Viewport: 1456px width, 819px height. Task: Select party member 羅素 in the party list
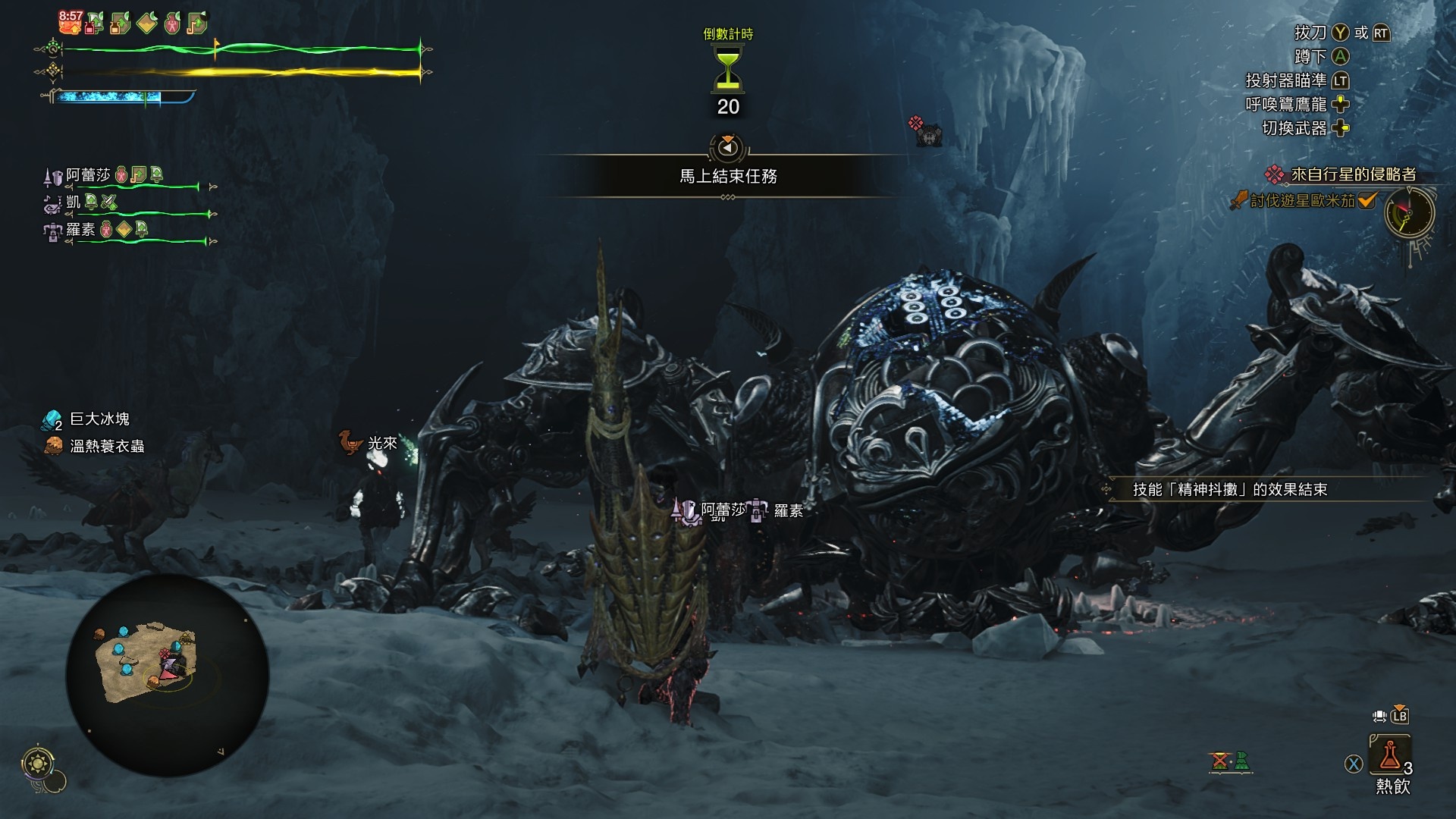(x=80, y=229)
